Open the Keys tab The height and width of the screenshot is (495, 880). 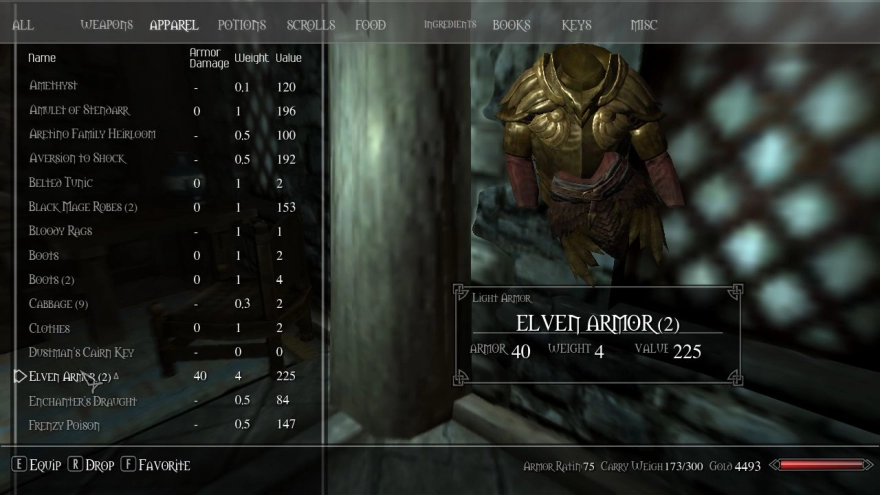(x=577, y=25)
